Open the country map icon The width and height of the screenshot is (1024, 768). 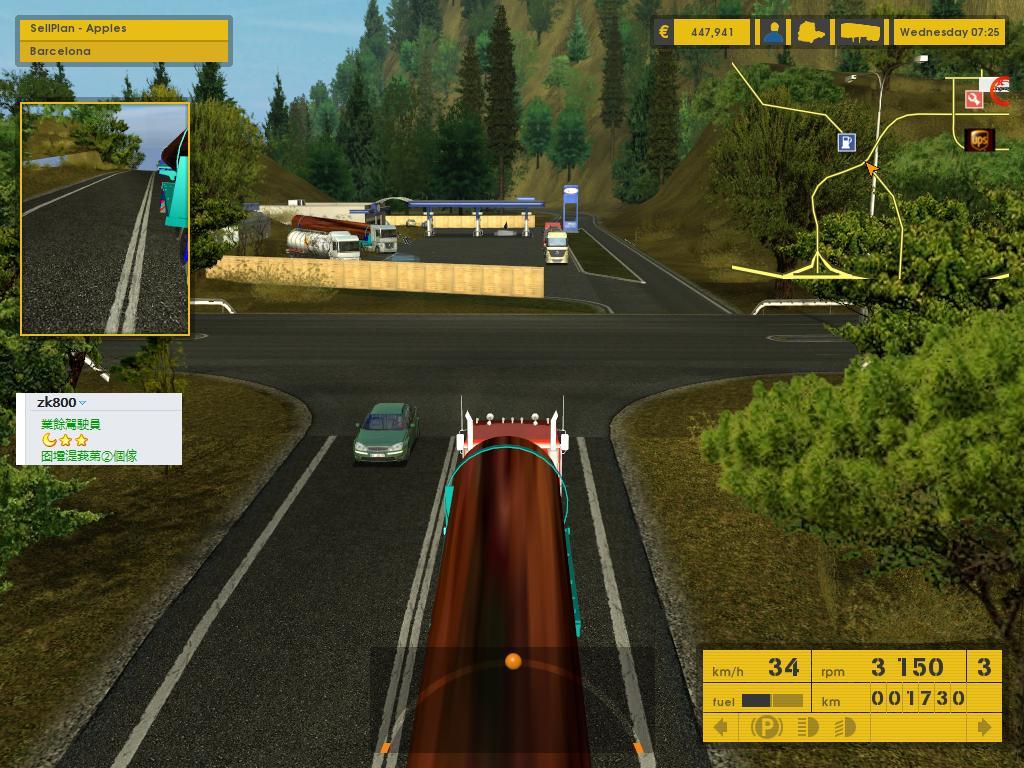click(810, 32)
